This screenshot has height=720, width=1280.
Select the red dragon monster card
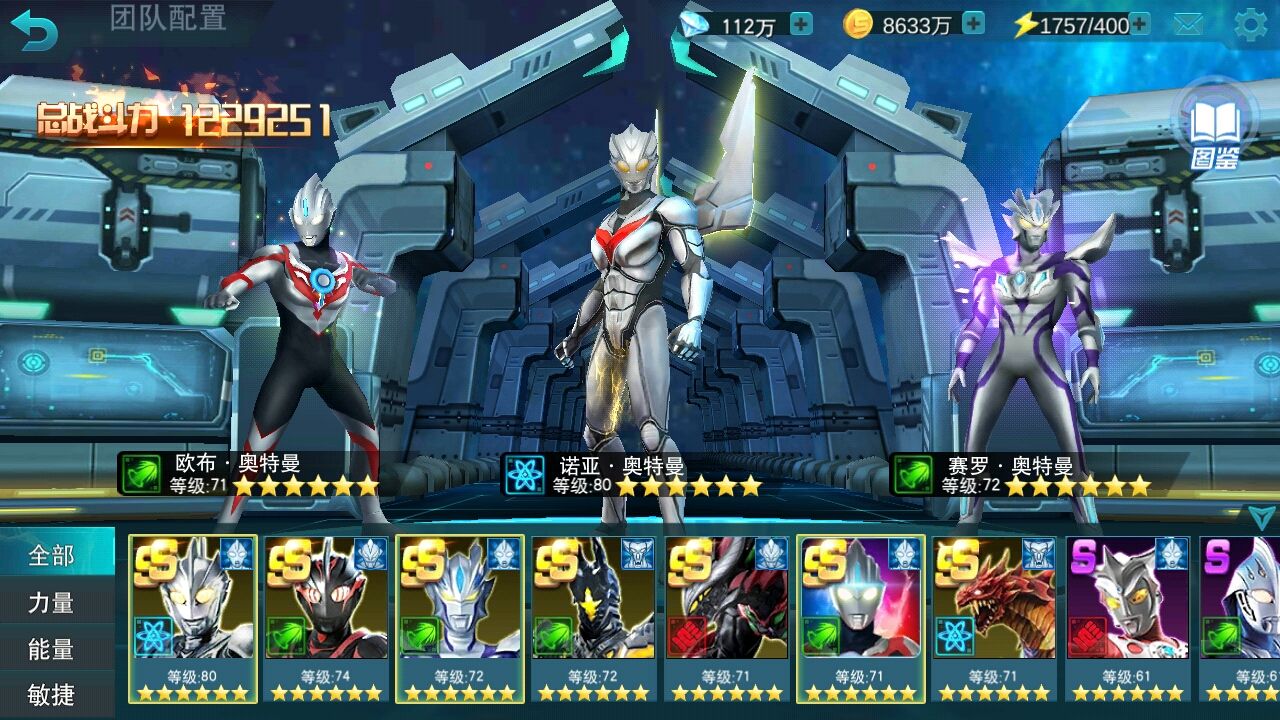[x=994, y=617]
